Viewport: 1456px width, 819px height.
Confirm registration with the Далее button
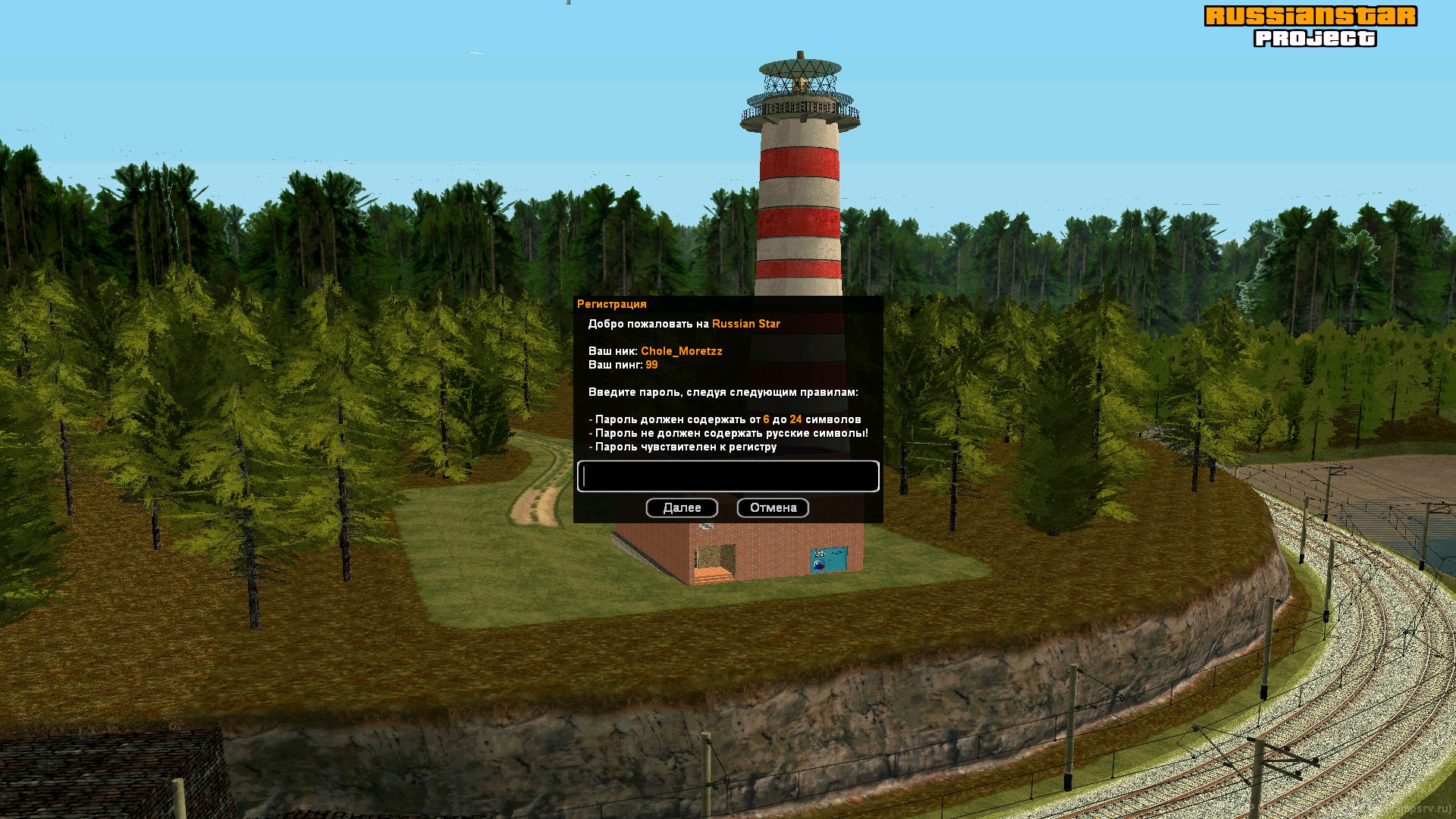[682, 508]
